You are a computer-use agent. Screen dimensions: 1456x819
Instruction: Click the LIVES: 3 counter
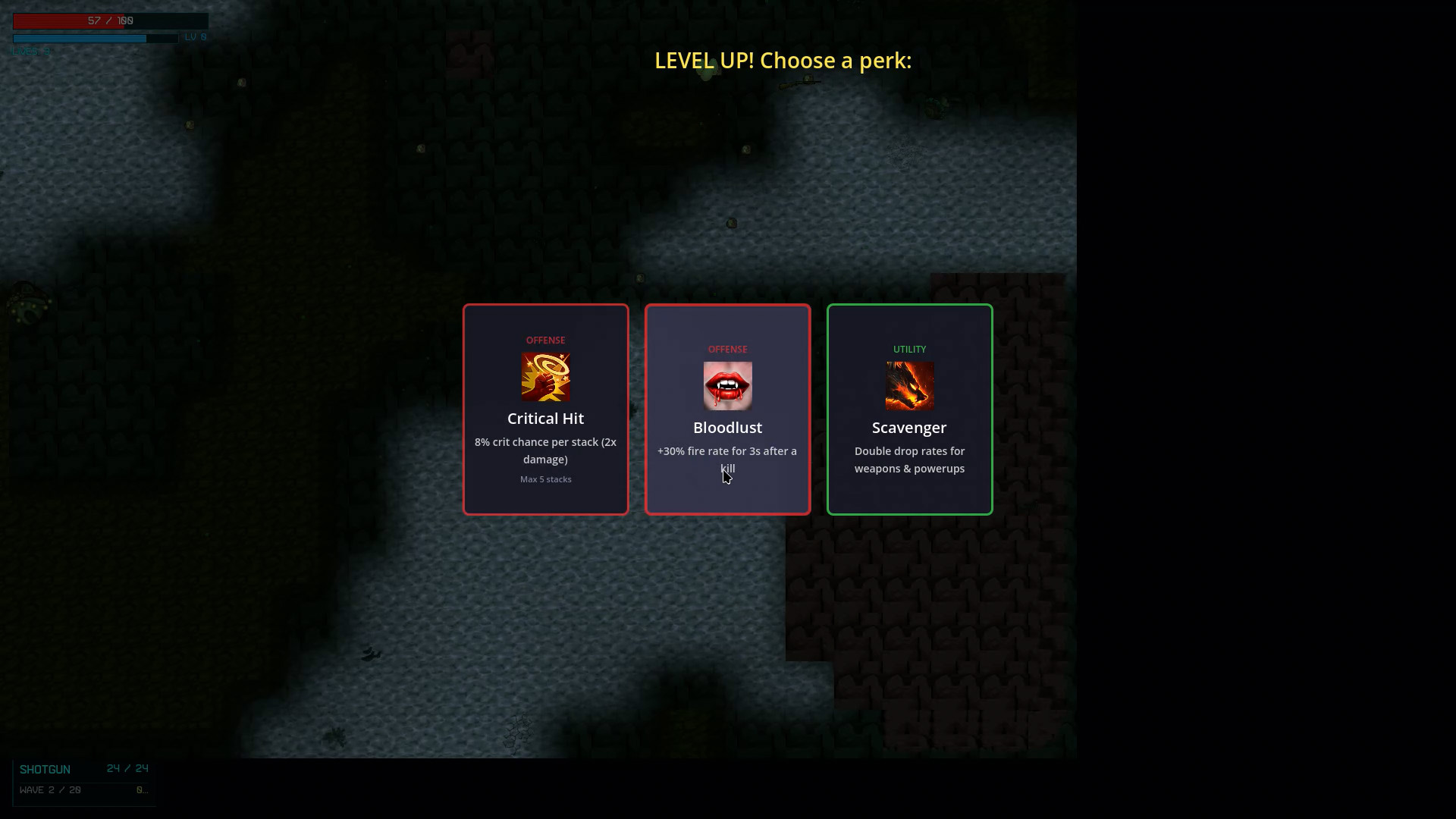[30, 51]
